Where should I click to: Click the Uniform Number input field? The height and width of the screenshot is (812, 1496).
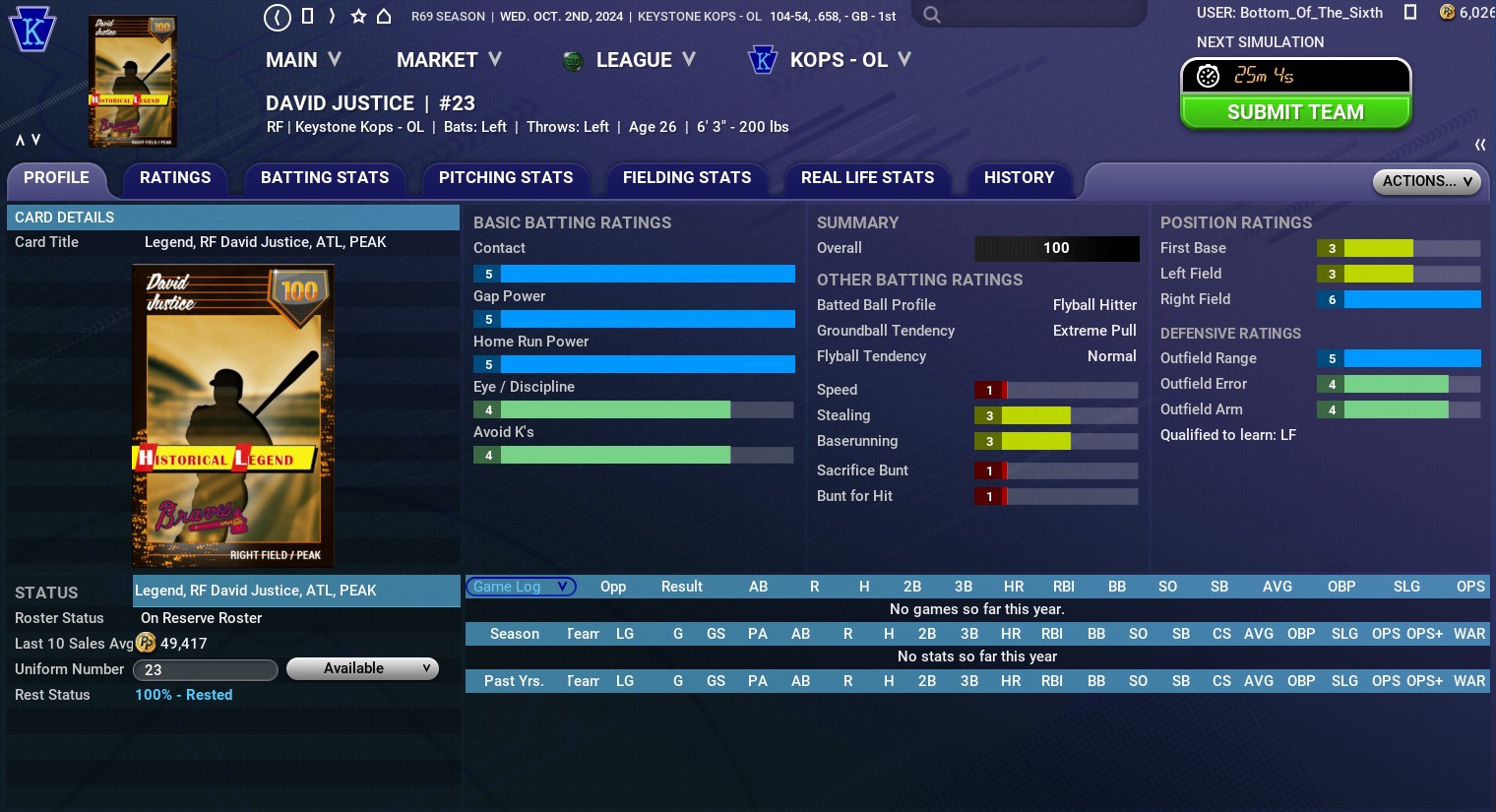[205, 670]
